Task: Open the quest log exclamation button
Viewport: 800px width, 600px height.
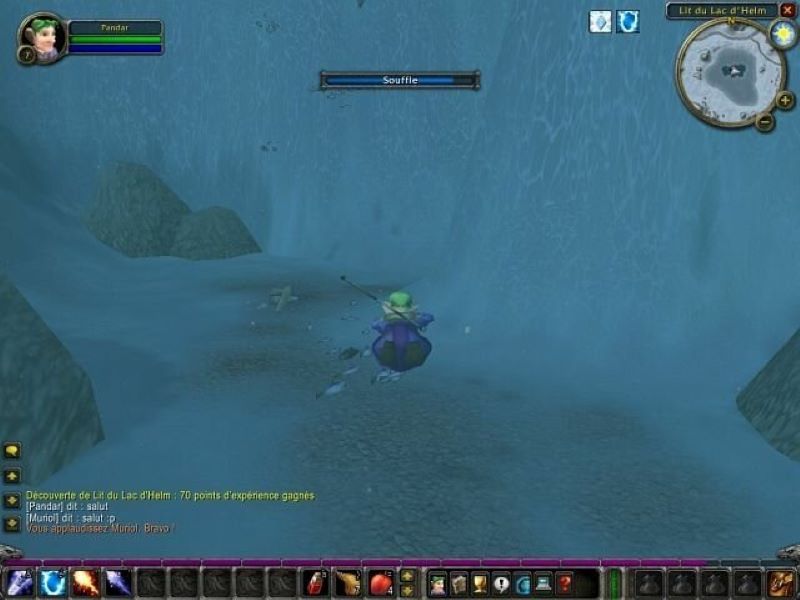Action: click(x=501, y=583)
